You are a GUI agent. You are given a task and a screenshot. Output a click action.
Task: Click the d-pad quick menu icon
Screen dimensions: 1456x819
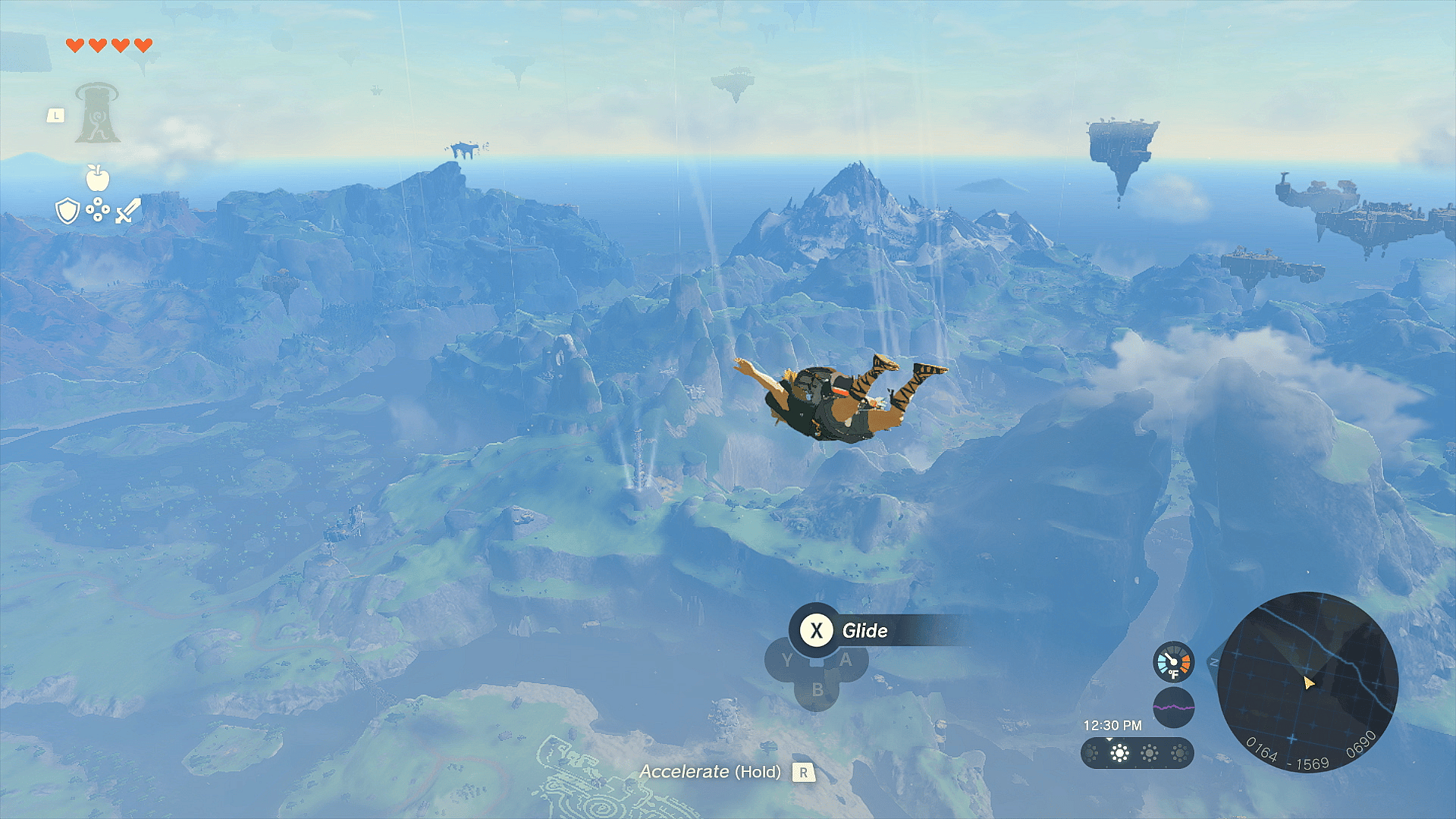98,210
